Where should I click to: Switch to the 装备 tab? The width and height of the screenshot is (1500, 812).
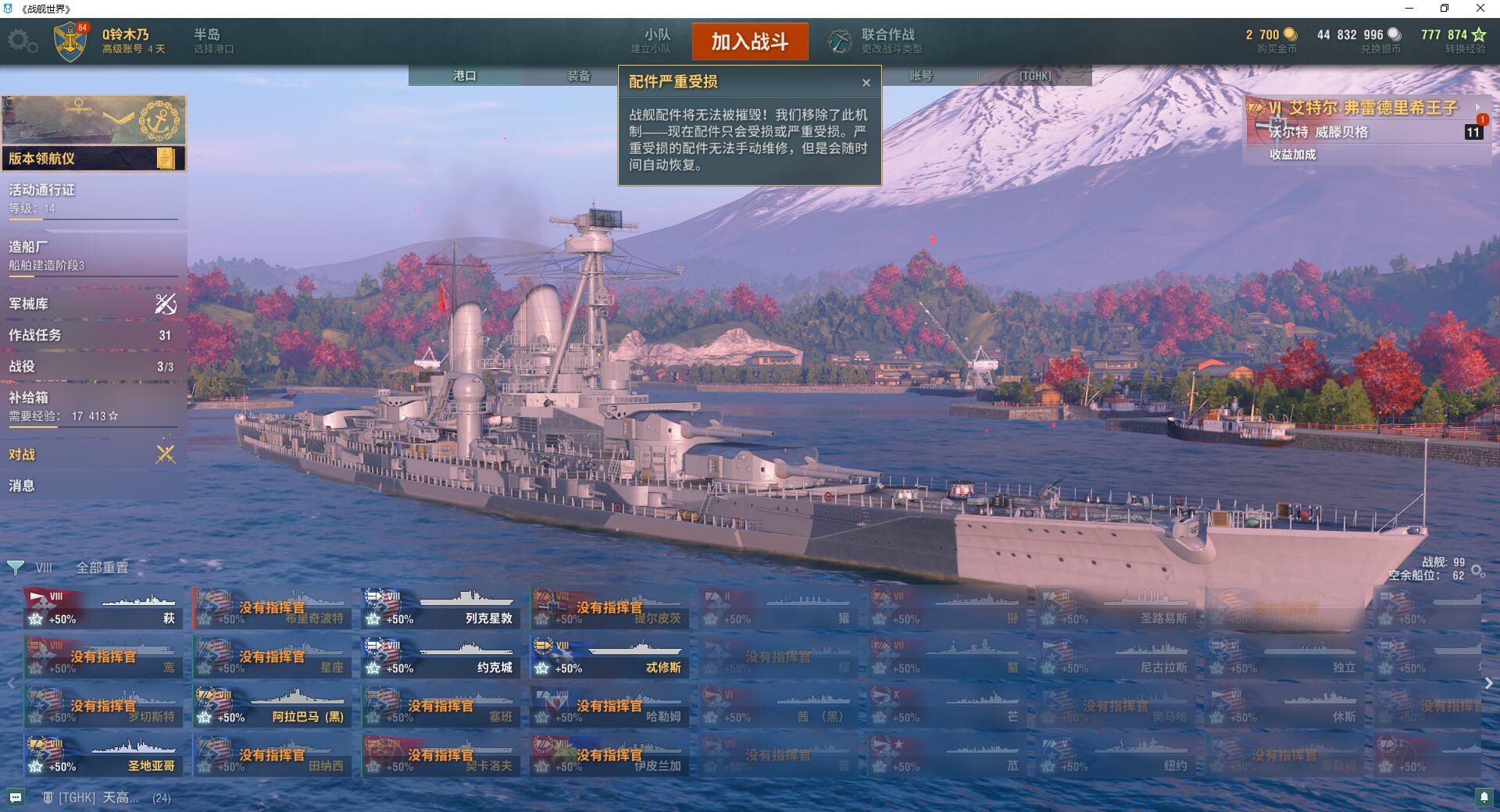[x=578, y=76]
